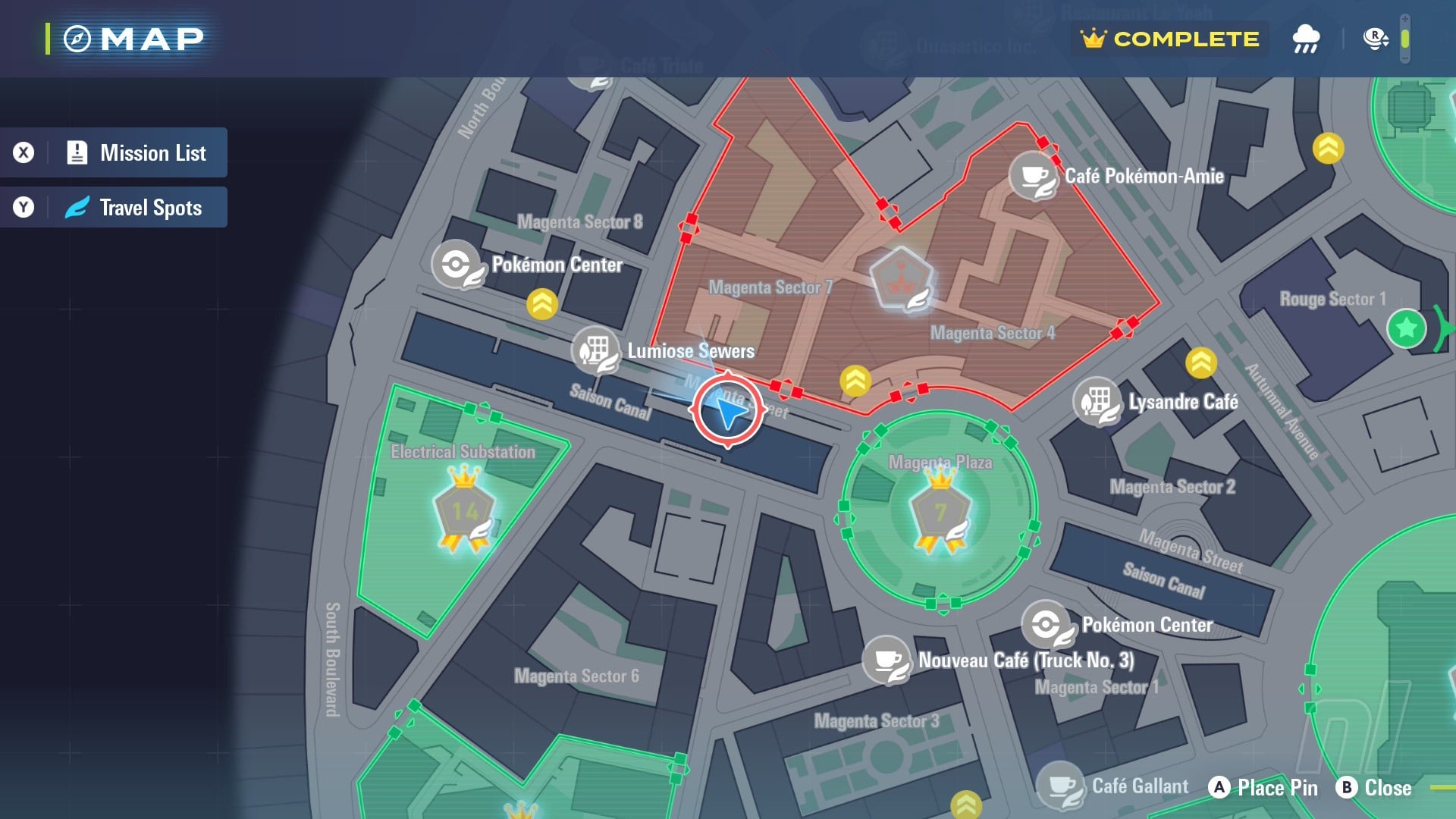Screen dimensions: 1456x819
Task: Select the yellow chevron marker above Lysandre Café
Action: click(x=1200, y=363)
